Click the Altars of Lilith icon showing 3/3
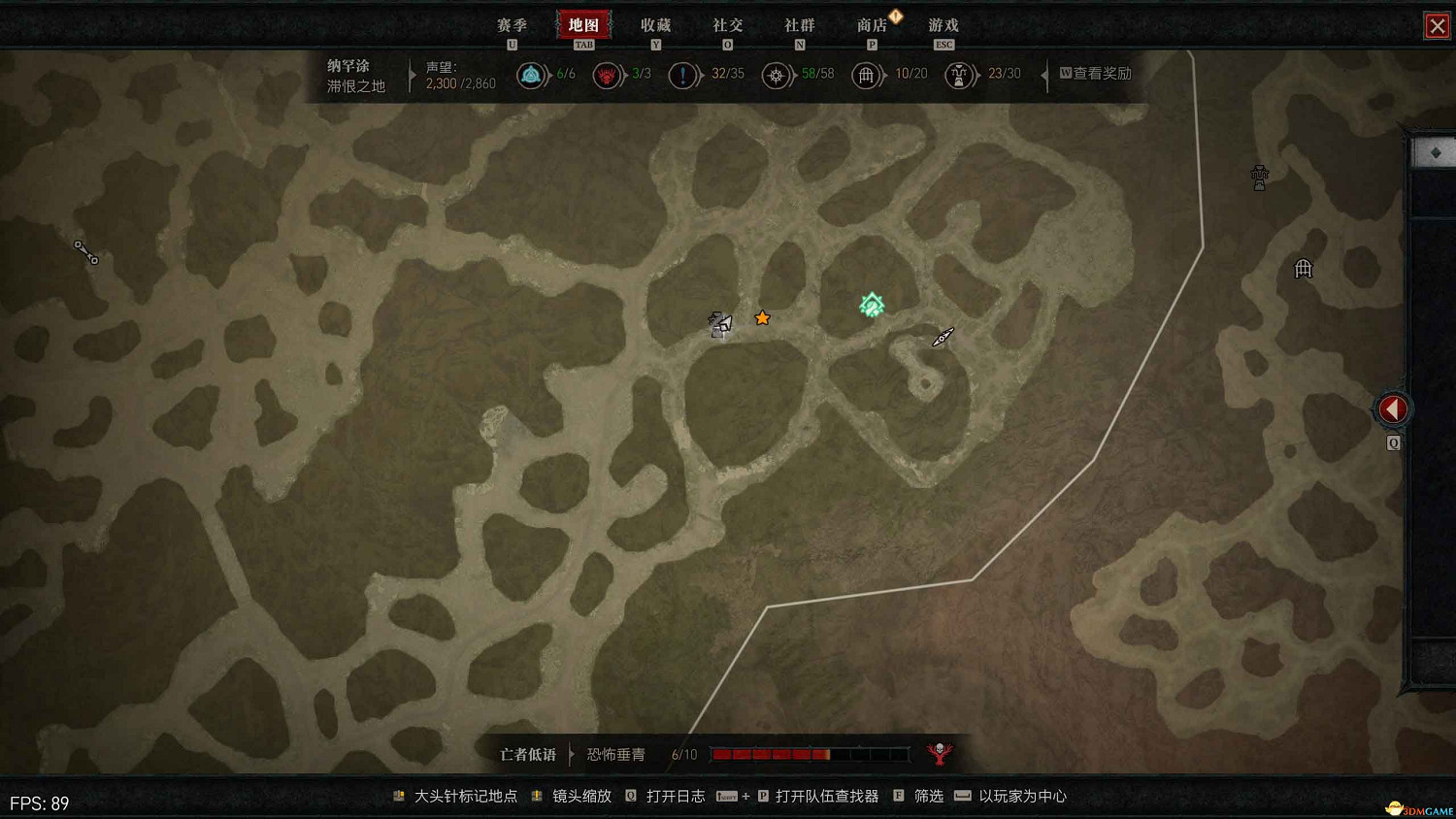1456x819 pixels. click(609, 74)
